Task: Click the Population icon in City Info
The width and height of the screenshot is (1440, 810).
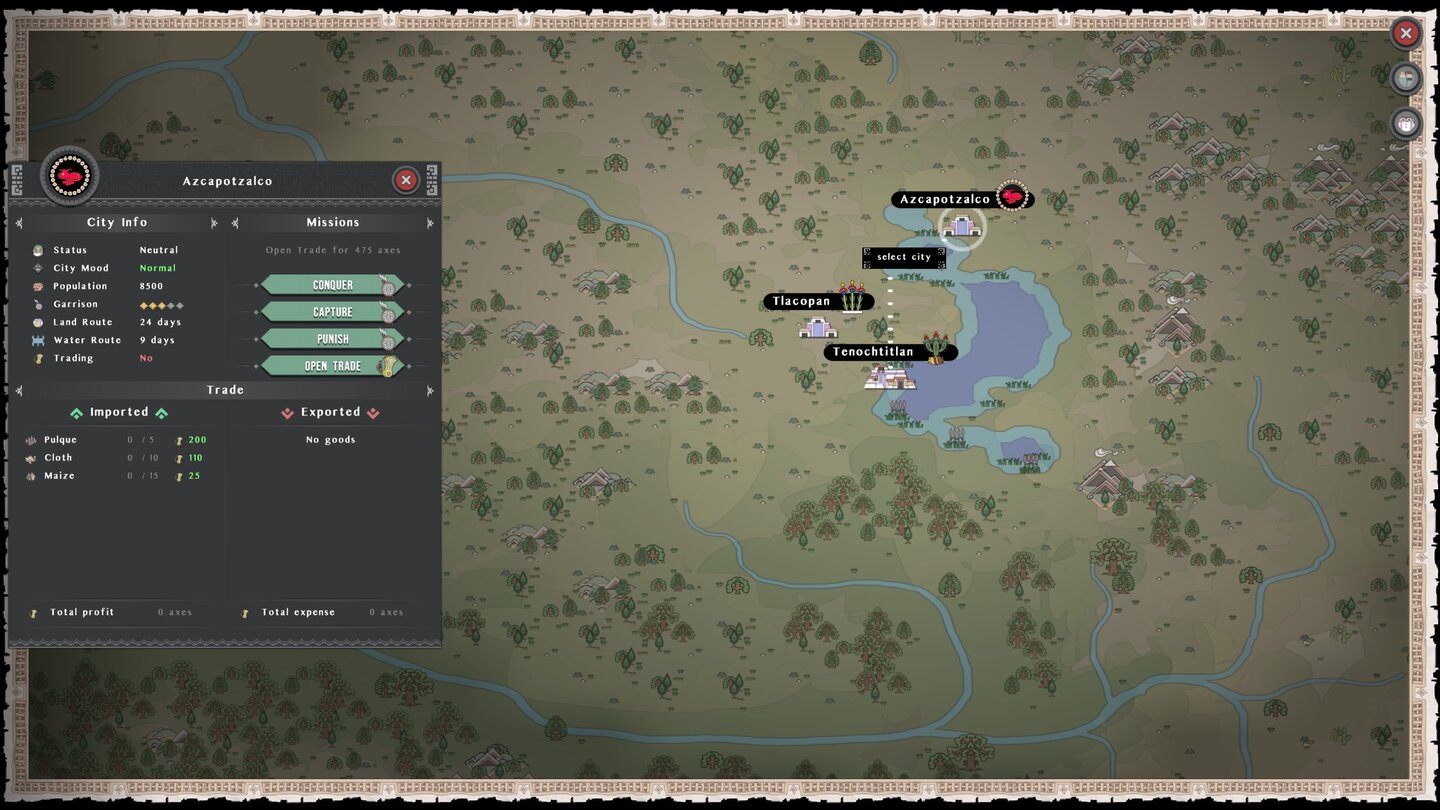Action: (38, 286)
